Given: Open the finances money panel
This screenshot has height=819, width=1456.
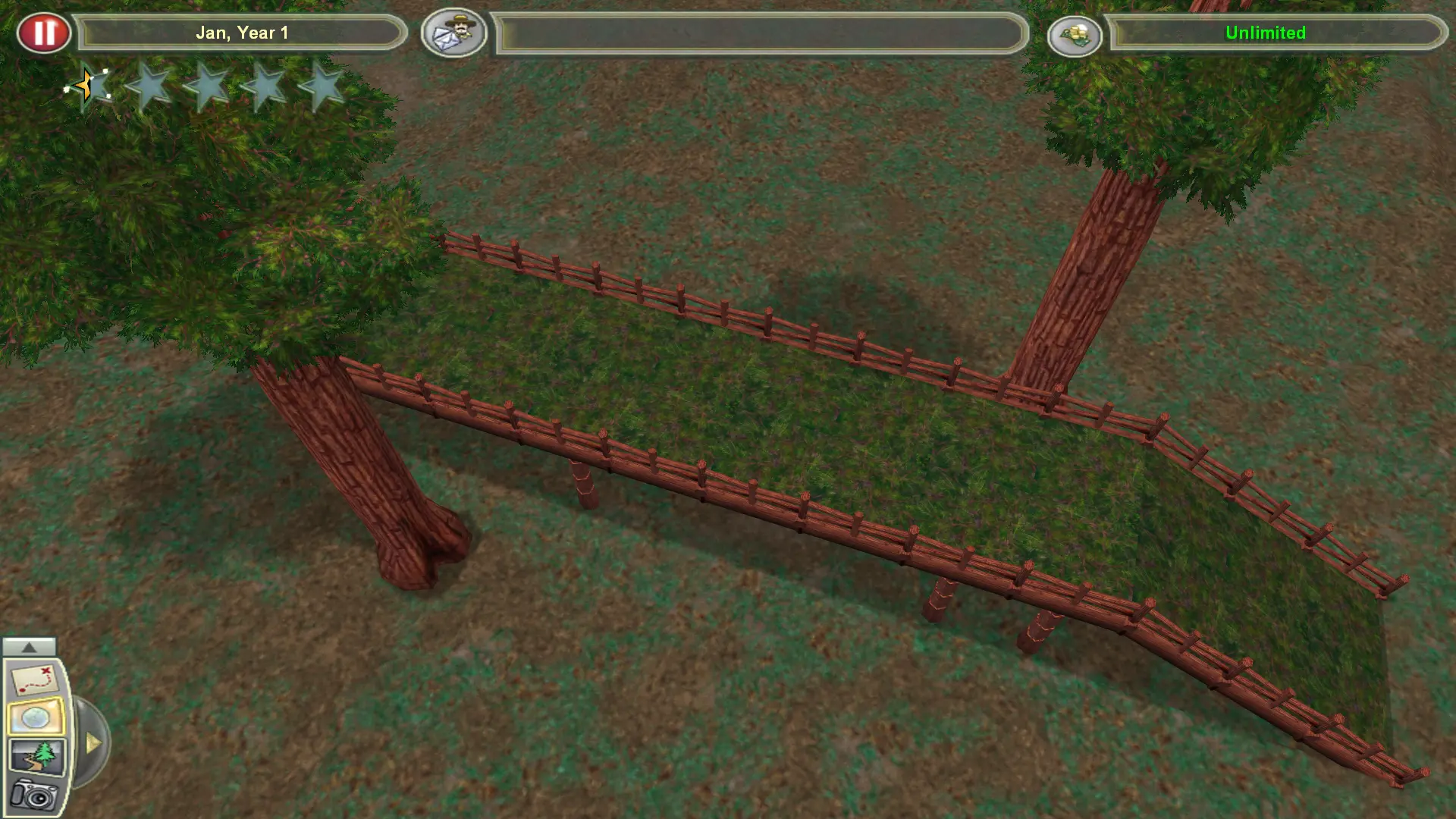Looking at the screenshot, I should 1075,34.
